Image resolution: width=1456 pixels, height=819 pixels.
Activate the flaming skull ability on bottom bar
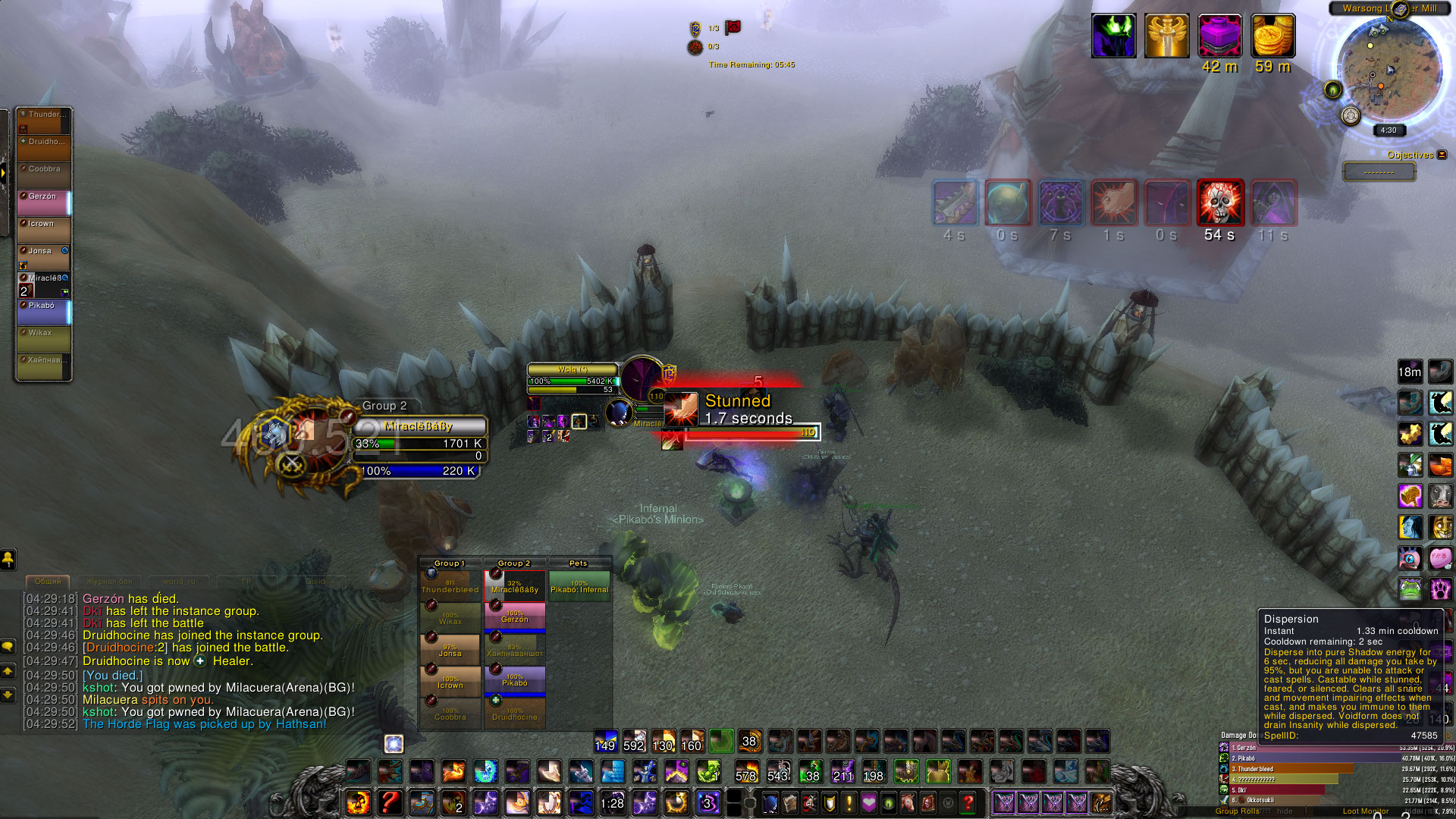click(358, 802)
